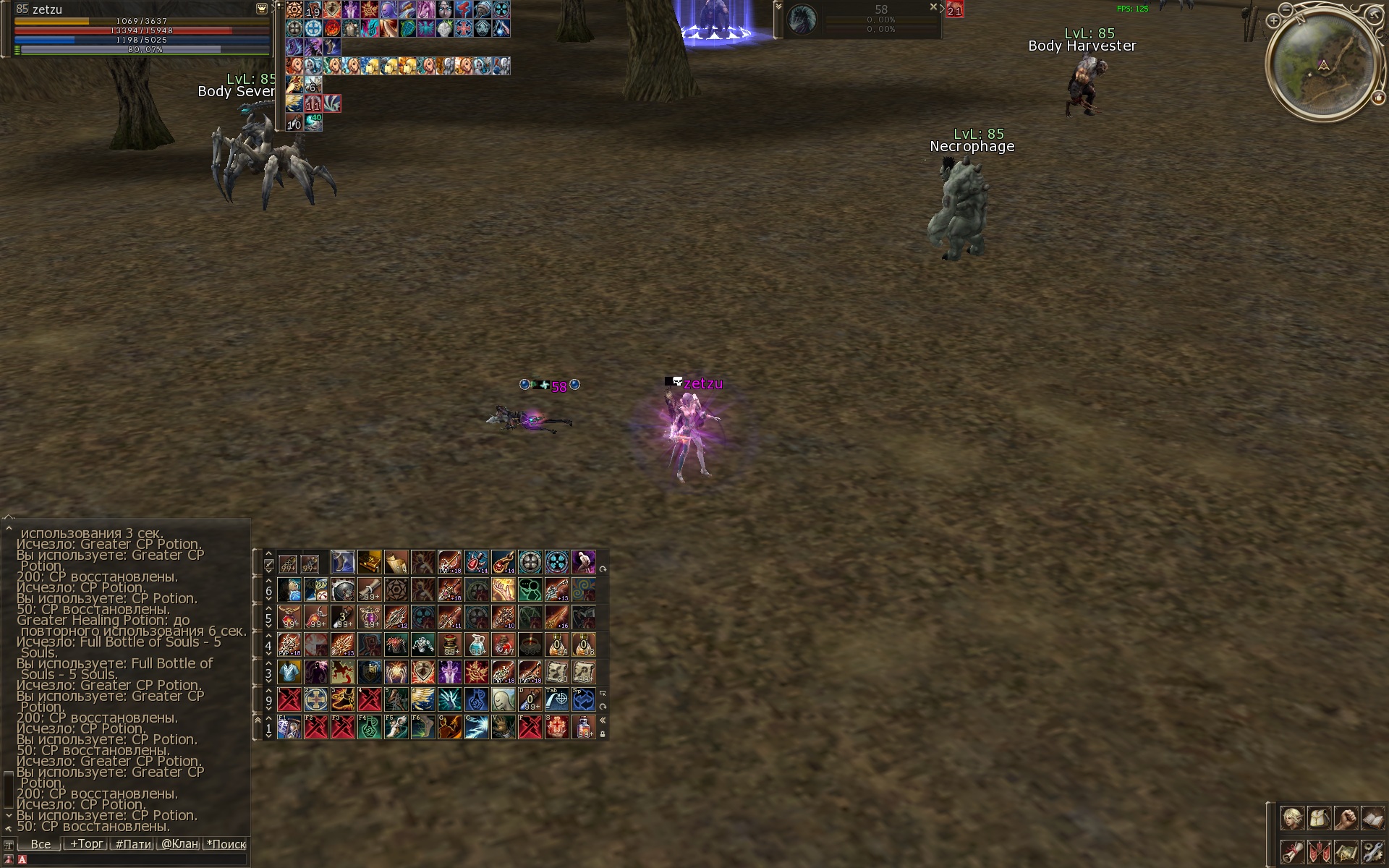Viewport: 1389px width, 868px height.
Task: Zoom out the minimap with minus button
Action: pyautogui.click(x=1286, y=10)
